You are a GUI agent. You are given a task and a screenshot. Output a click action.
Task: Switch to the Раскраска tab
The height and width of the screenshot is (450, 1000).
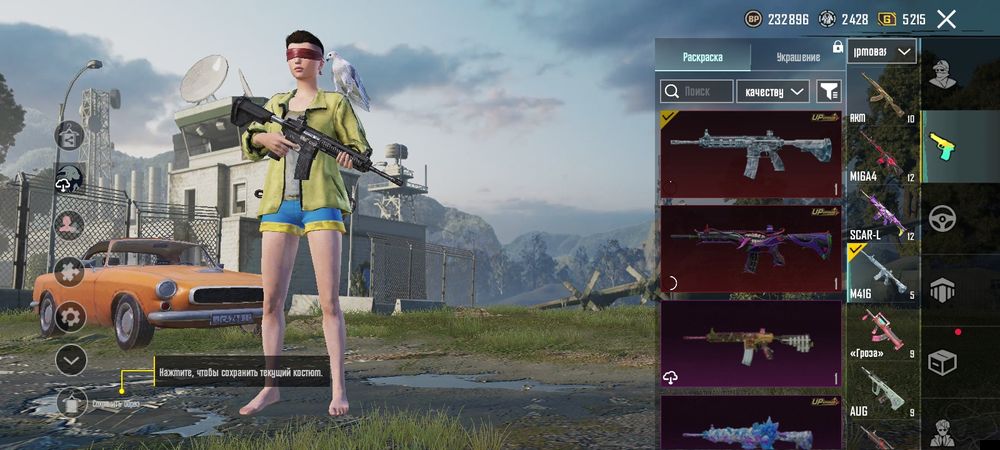tap(702, 57)
